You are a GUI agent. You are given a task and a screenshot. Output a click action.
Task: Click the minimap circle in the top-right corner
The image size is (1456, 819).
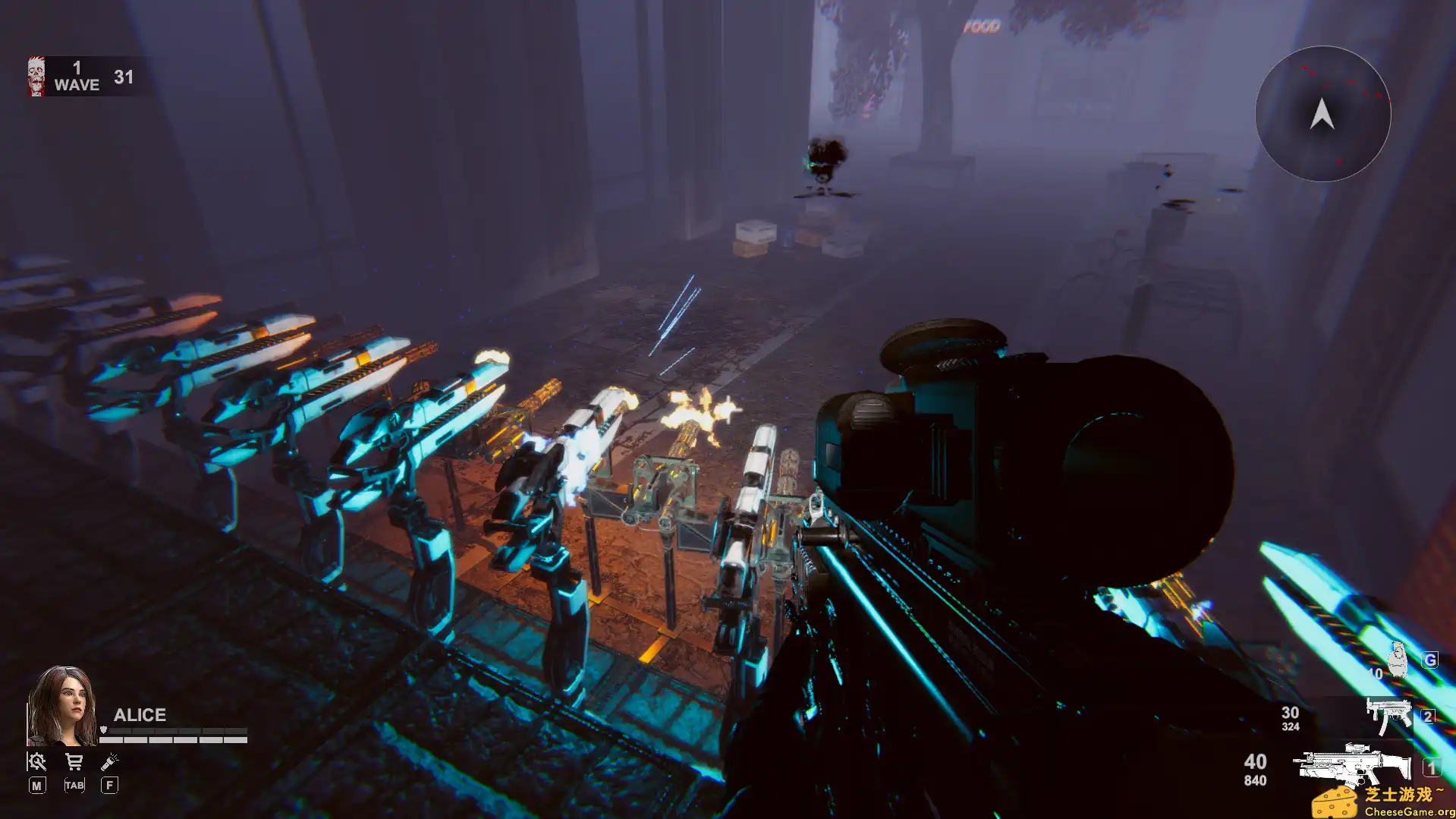click(1322, 114)
